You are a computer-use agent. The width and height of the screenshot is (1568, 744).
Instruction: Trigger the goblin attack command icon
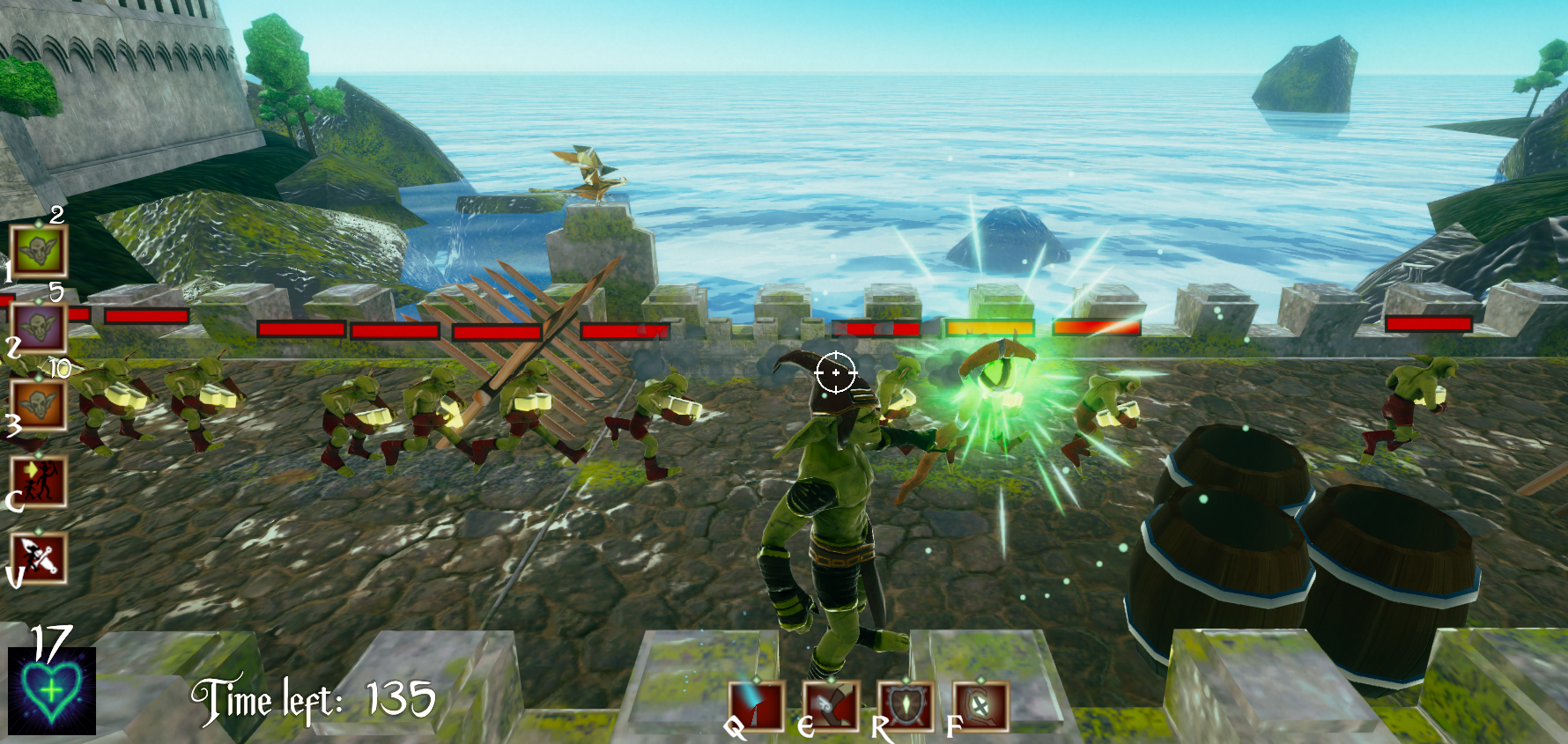[x=39, y=557]
